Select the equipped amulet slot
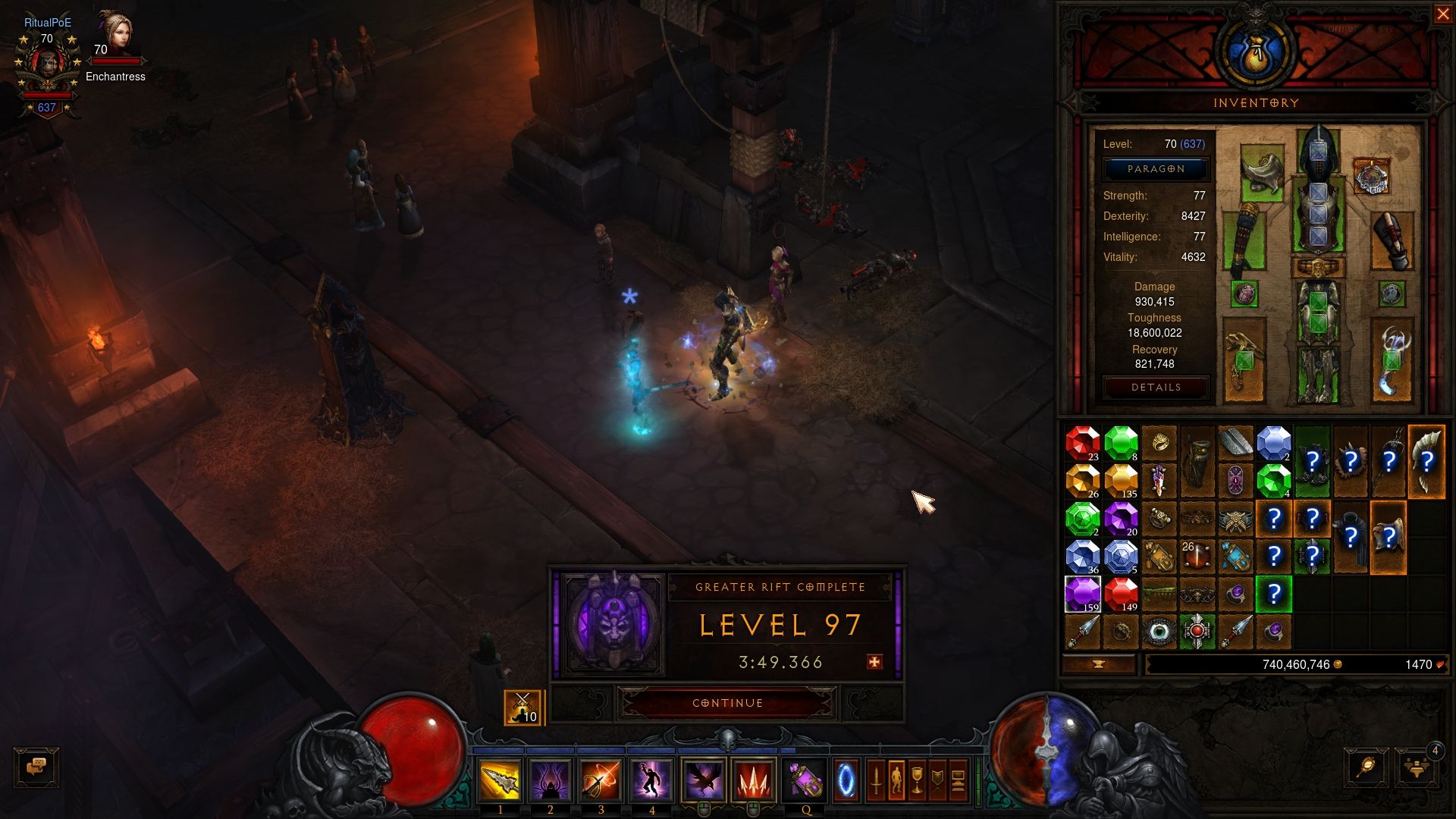Image resolution: width=1456 pixels, height=819 pixels. coord(1371,176)
